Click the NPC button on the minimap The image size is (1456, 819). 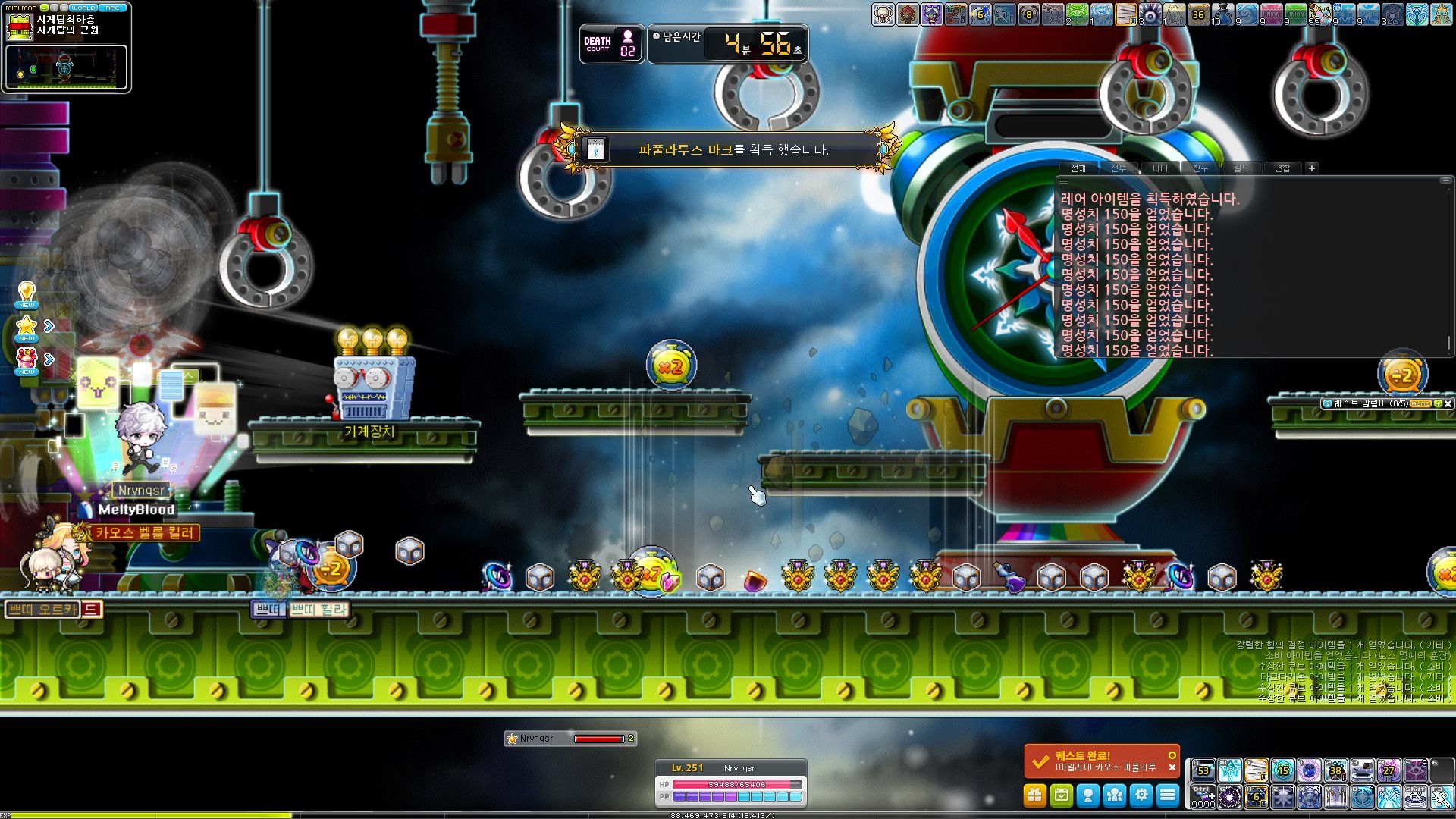coord(112,8)
